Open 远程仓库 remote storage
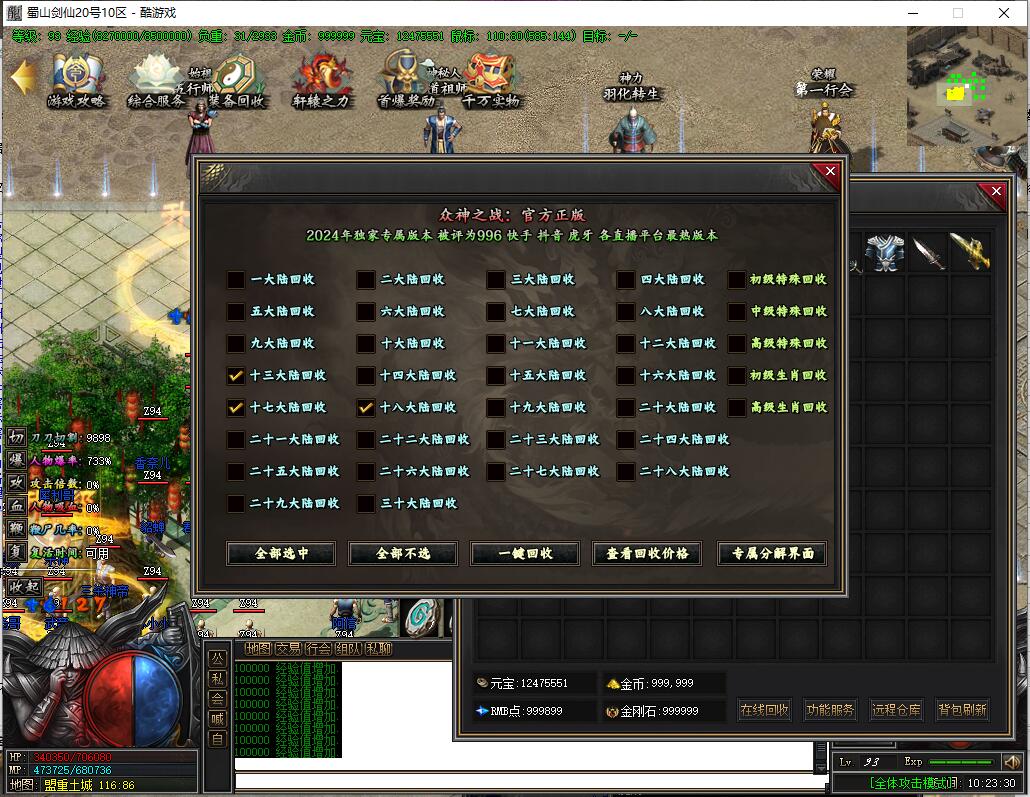The height and width of the screenshot is (797, 1030). click(x=895, y=710)
